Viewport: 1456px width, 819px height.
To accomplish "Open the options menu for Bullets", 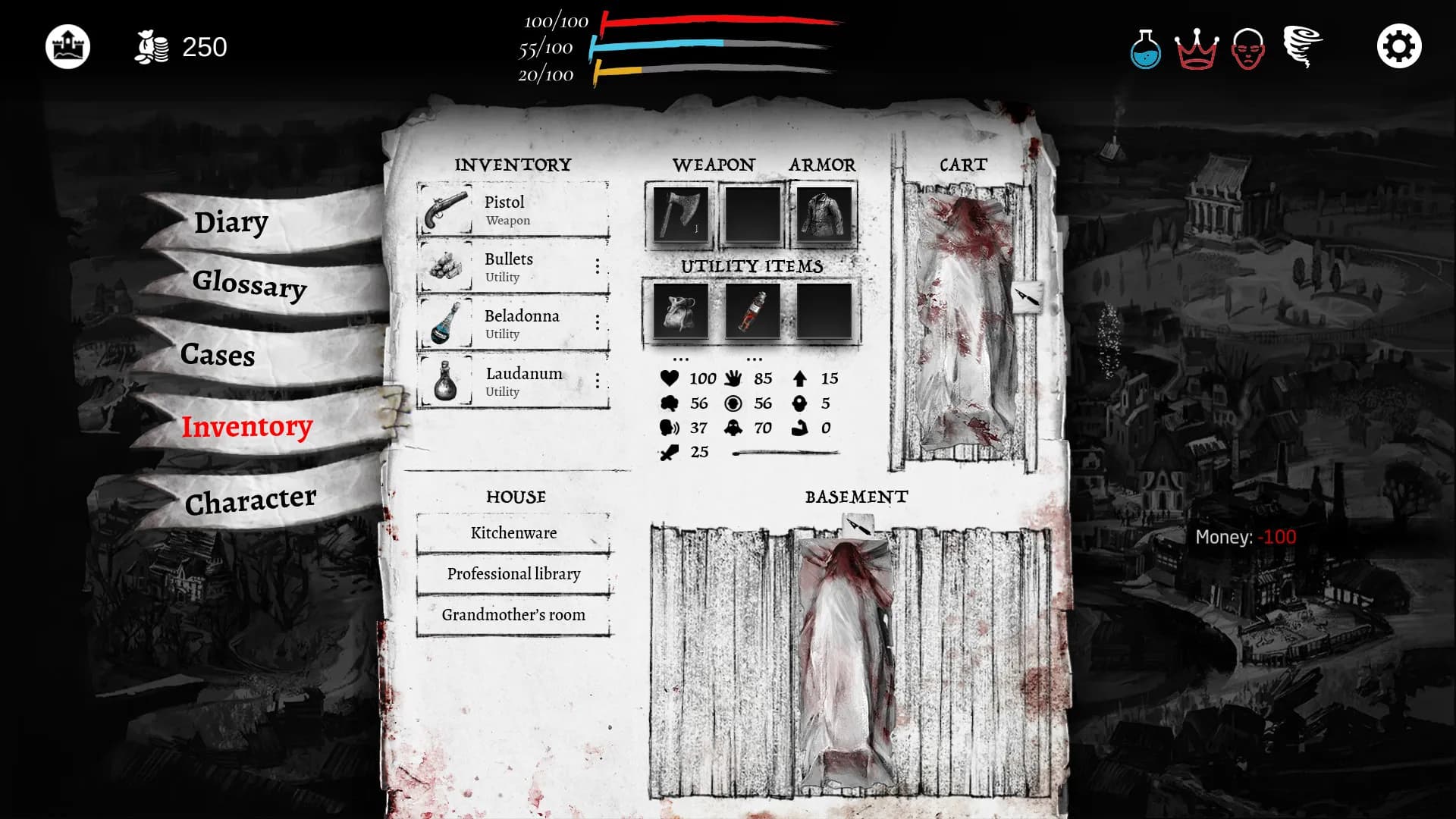I will [x=598, y=267].
